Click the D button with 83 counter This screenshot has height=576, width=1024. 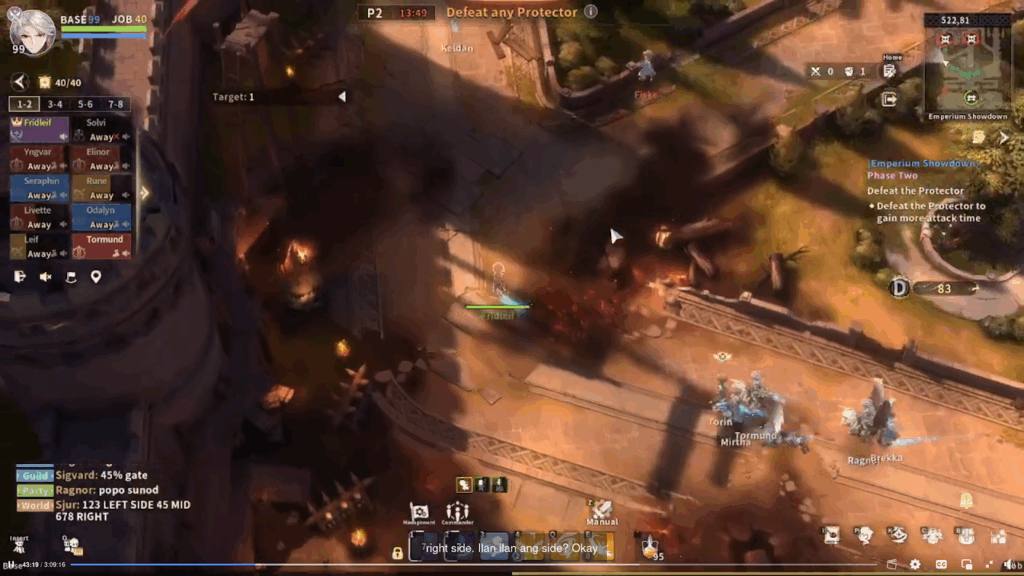click(898, 288)
